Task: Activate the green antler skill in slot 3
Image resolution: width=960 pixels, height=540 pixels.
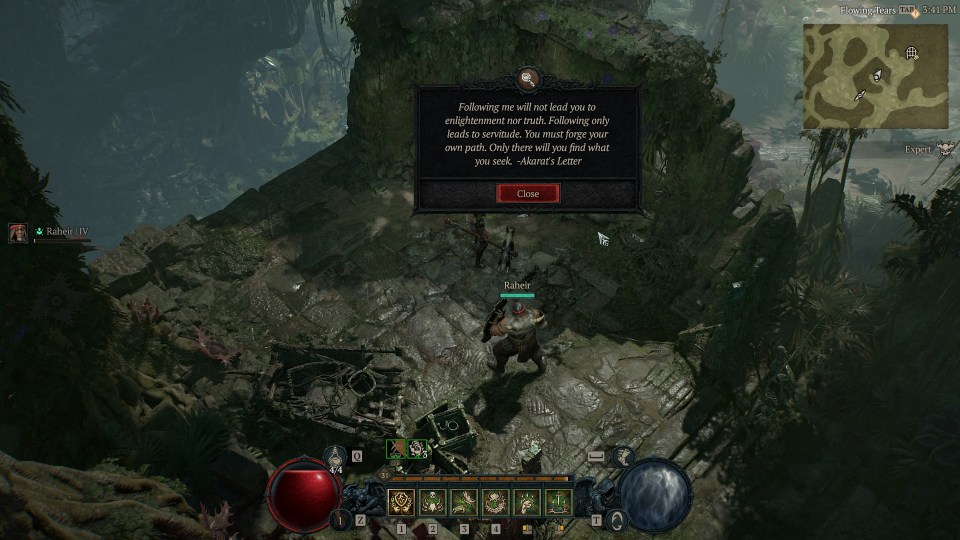Action: 464,501
